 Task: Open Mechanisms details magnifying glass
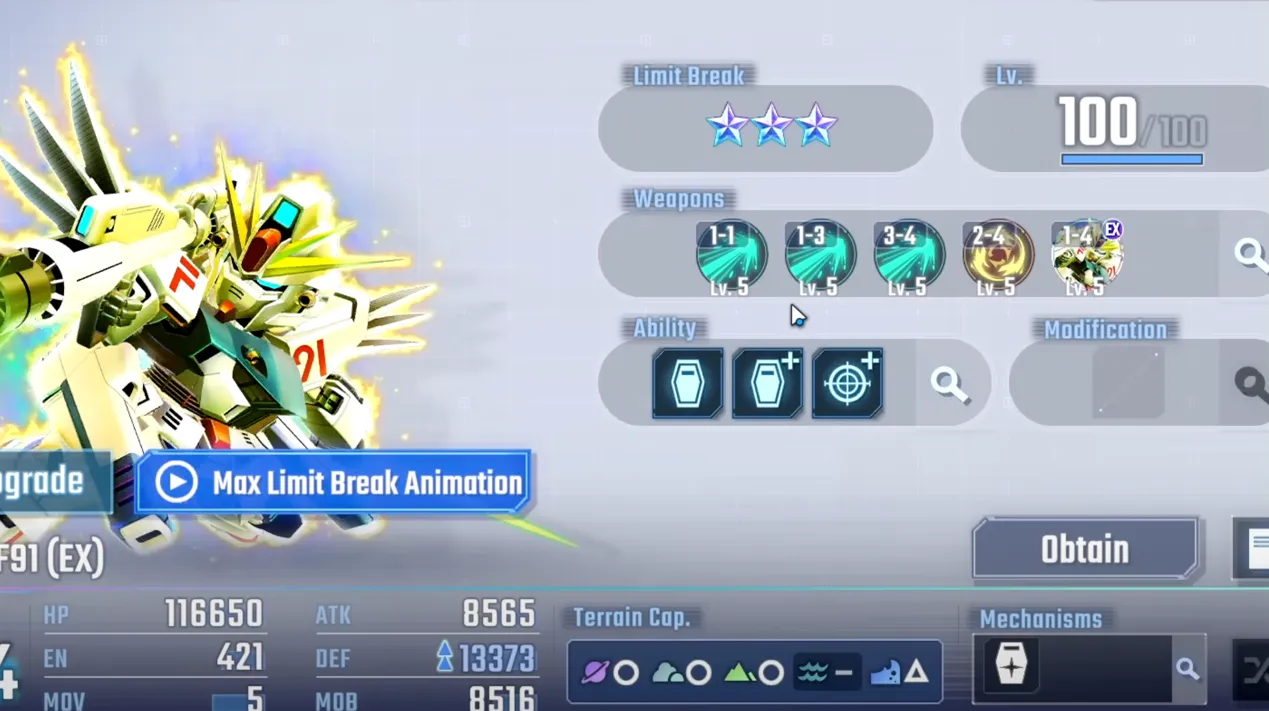pos(1187,669)
